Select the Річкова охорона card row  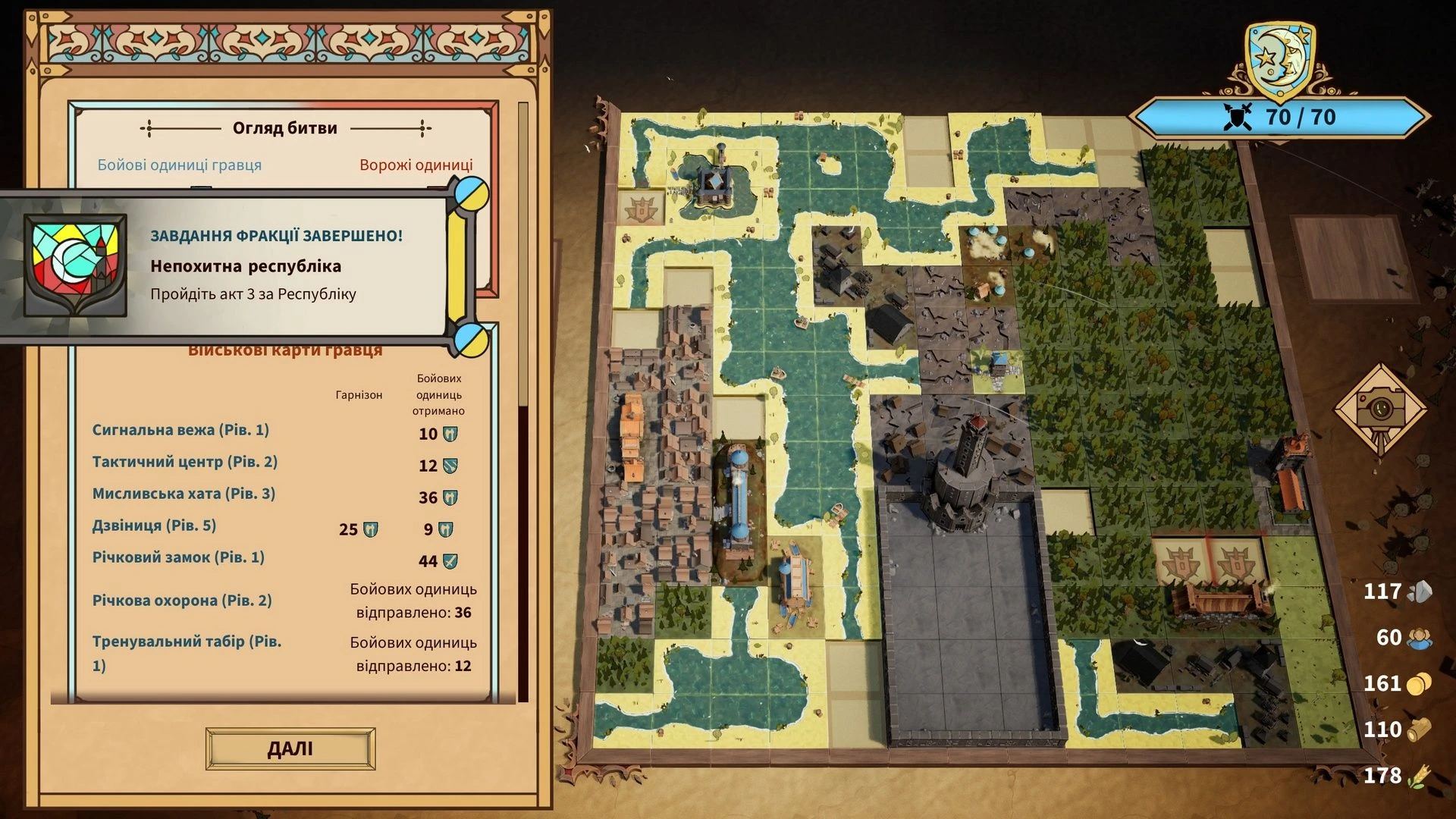coord(182,601)
